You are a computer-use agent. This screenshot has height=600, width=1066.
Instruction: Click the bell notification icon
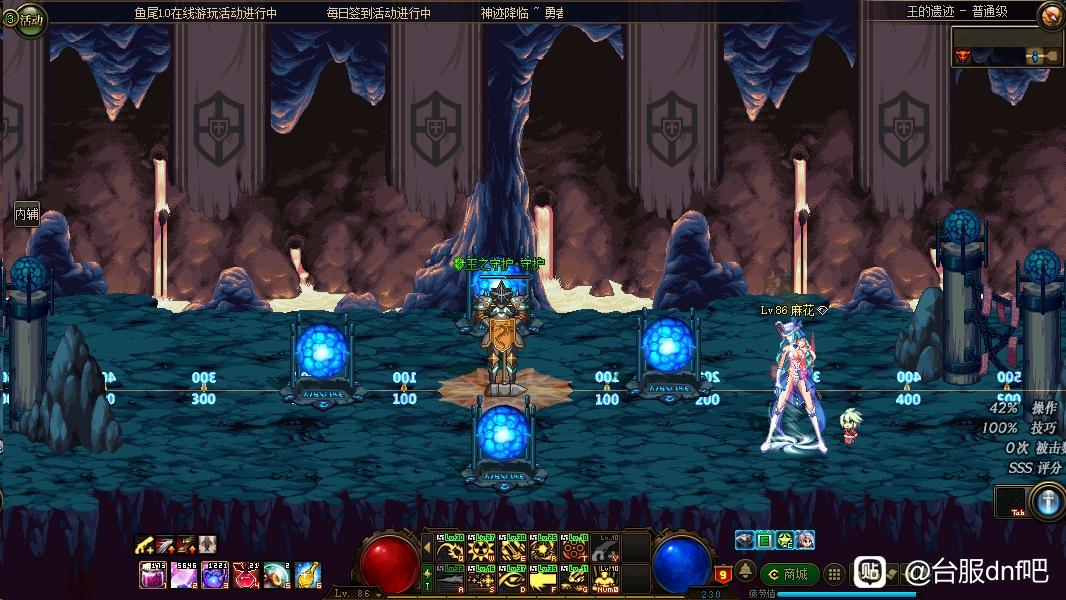click(745, 571)
